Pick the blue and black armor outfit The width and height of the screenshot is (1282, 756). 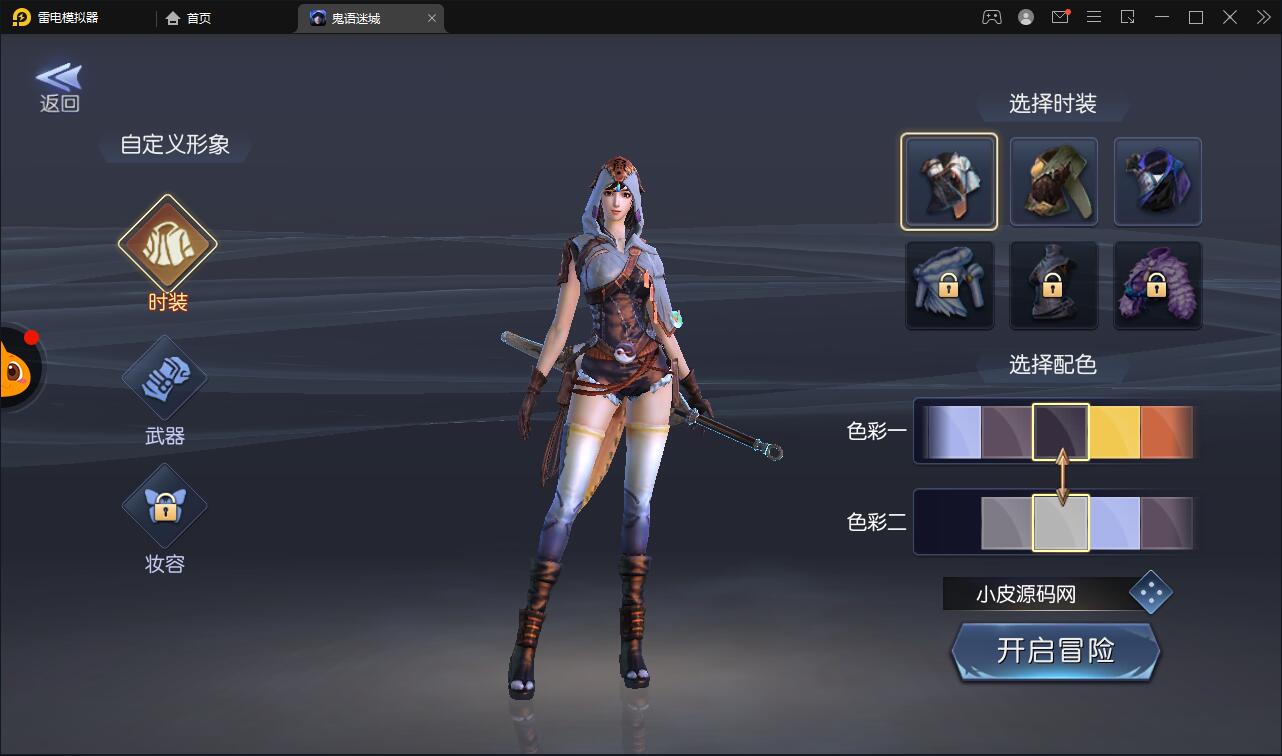click(1157, 182)
